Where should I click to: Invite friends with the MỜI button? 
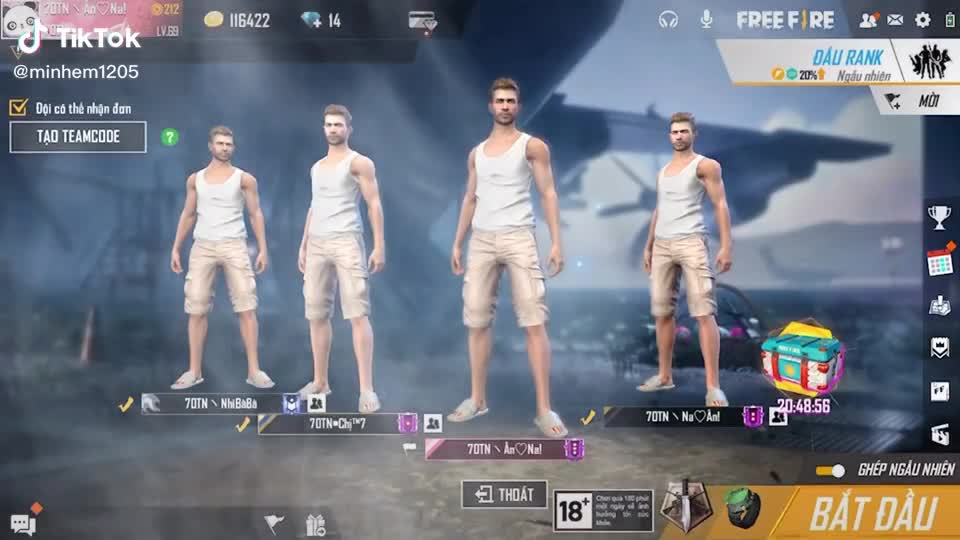click(x=914, y=100)
